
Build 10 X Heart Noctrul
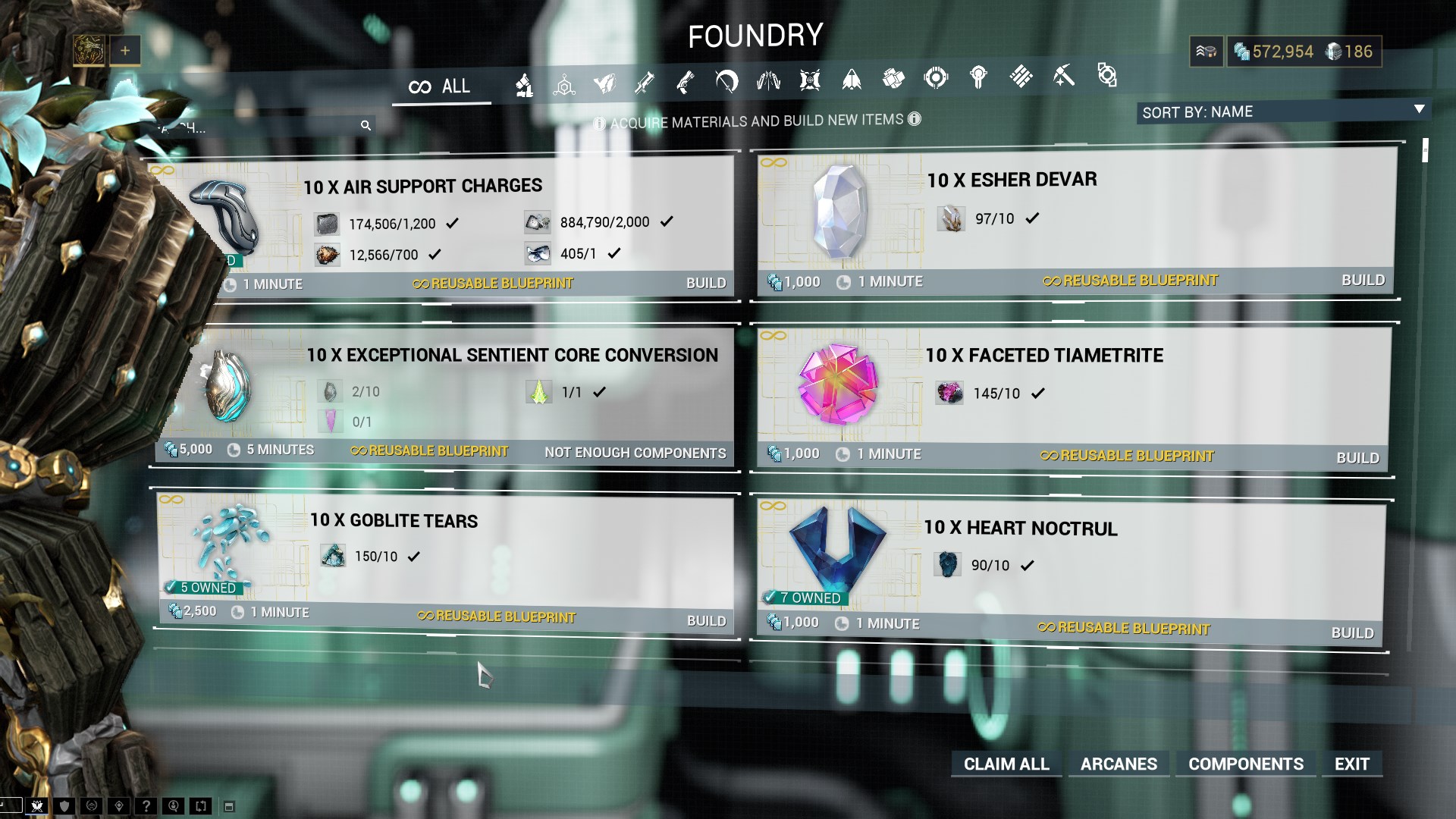click(x=1351, y=632)
